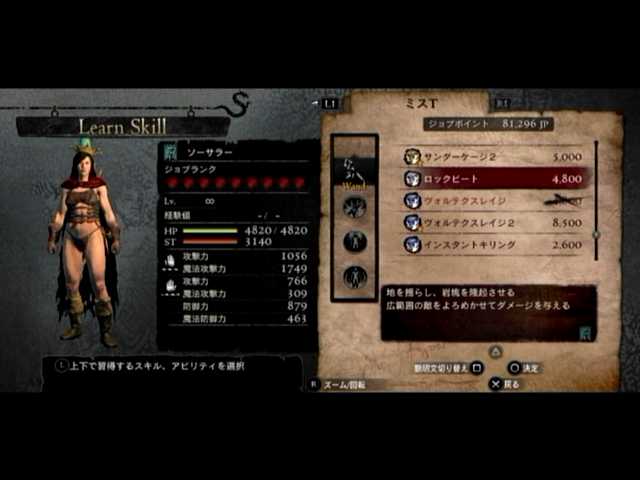Open the bottom round skill category icon
640x480 pixels.
click(x=354, y=276)
